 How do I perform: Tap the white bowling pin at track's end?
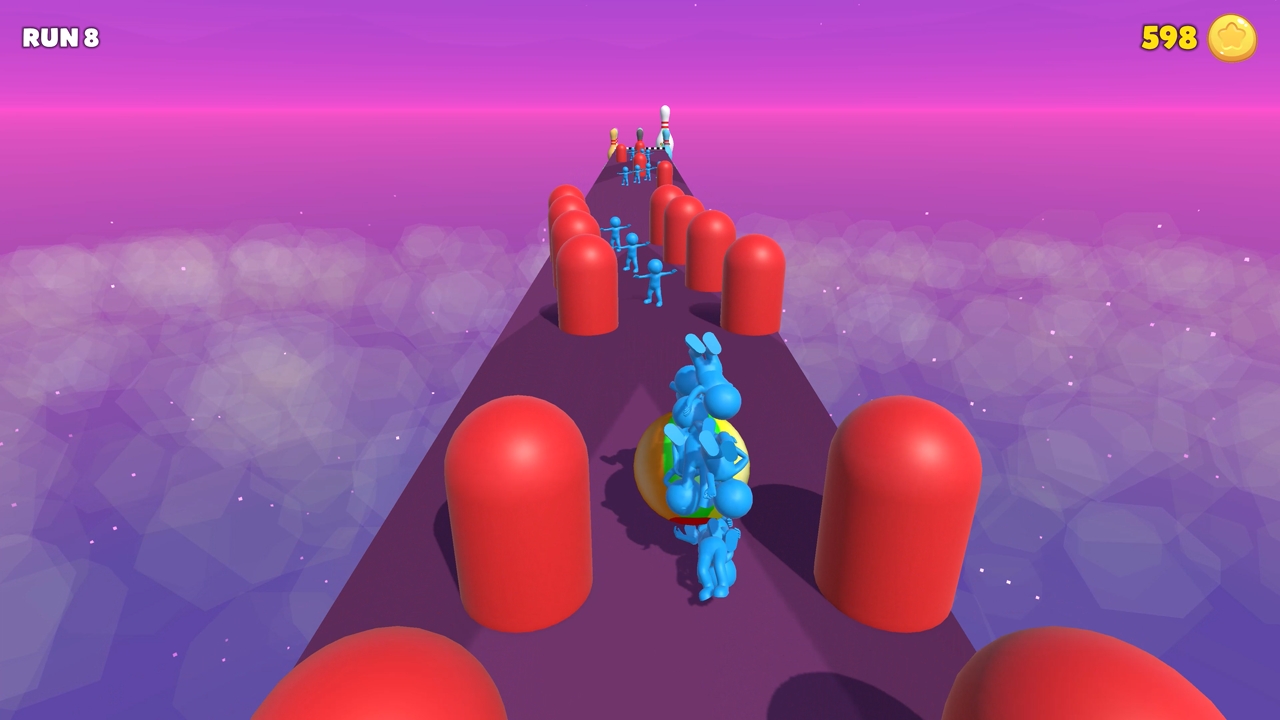pyautogui.click(x=664, y=125)
